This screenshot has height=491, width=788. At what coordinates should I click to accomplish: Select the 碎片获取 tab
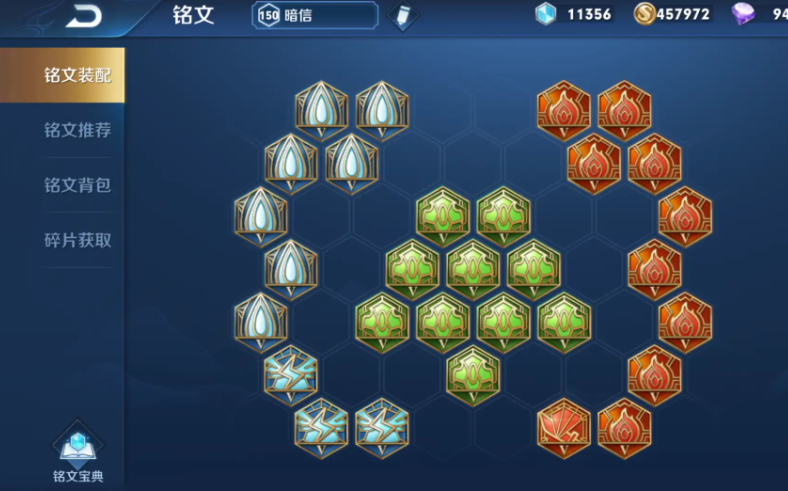click(76, 240)
